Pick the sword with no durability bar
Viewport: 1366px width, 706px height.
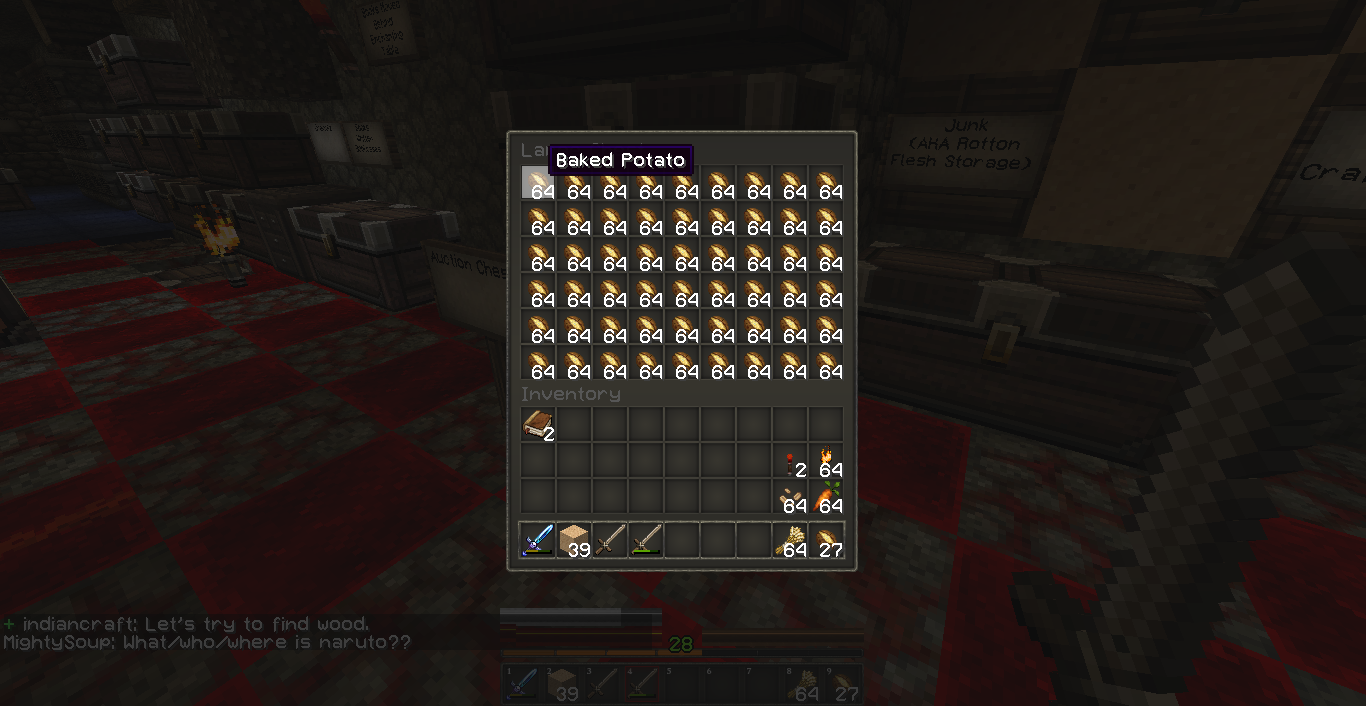610,540
